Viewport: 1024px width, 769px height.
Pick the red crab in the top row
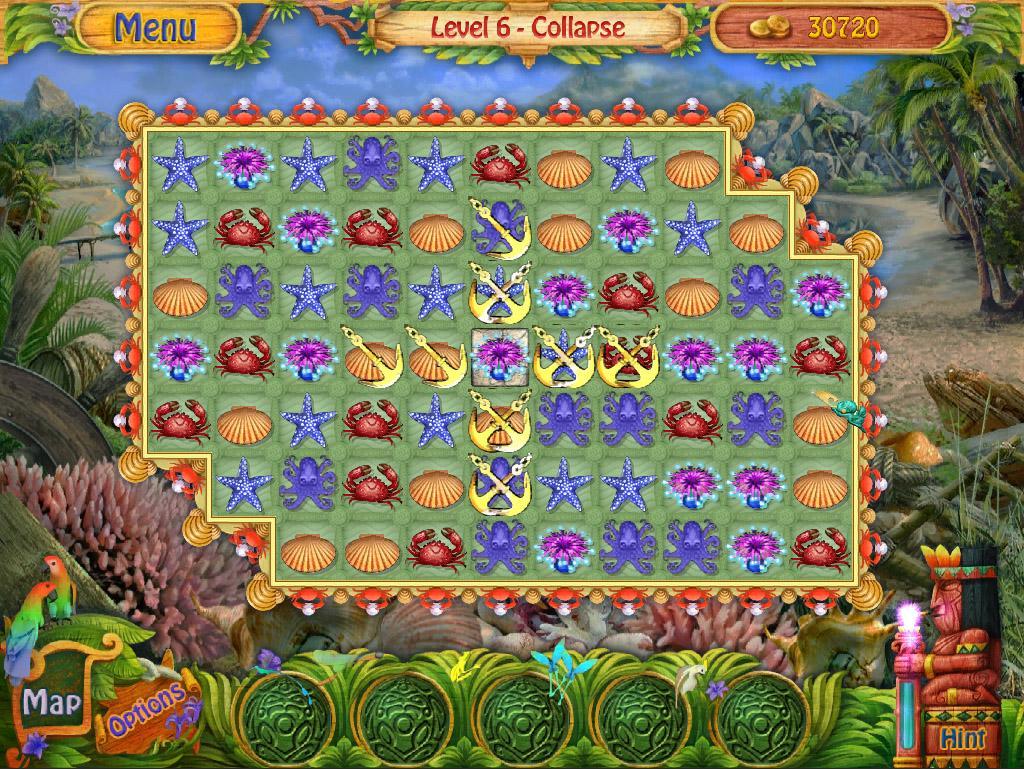500,165
